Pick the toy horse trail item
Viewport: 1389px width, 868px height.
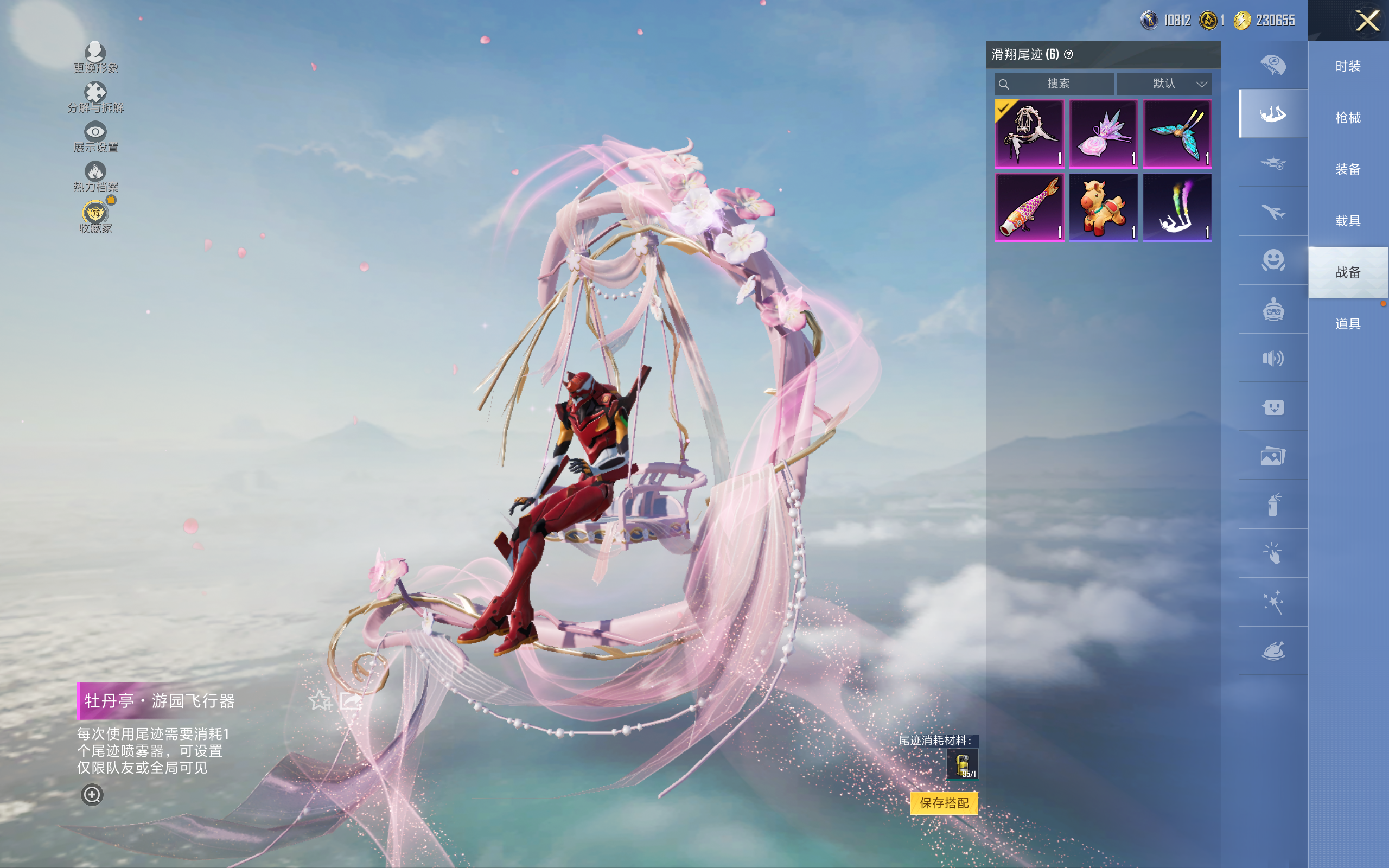[1103, 208]
